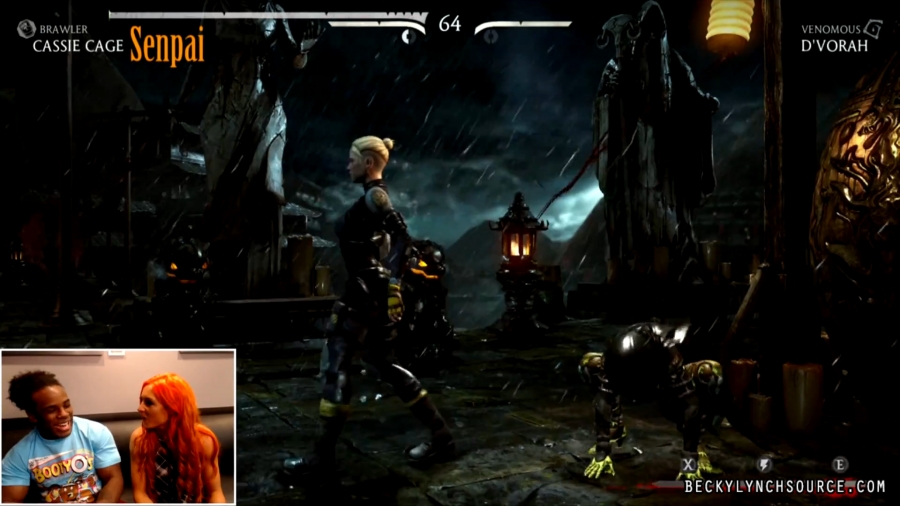This screenshot has height=506, width=900.
Task: Open the webcam overlay of the two players
Action: 118,426
